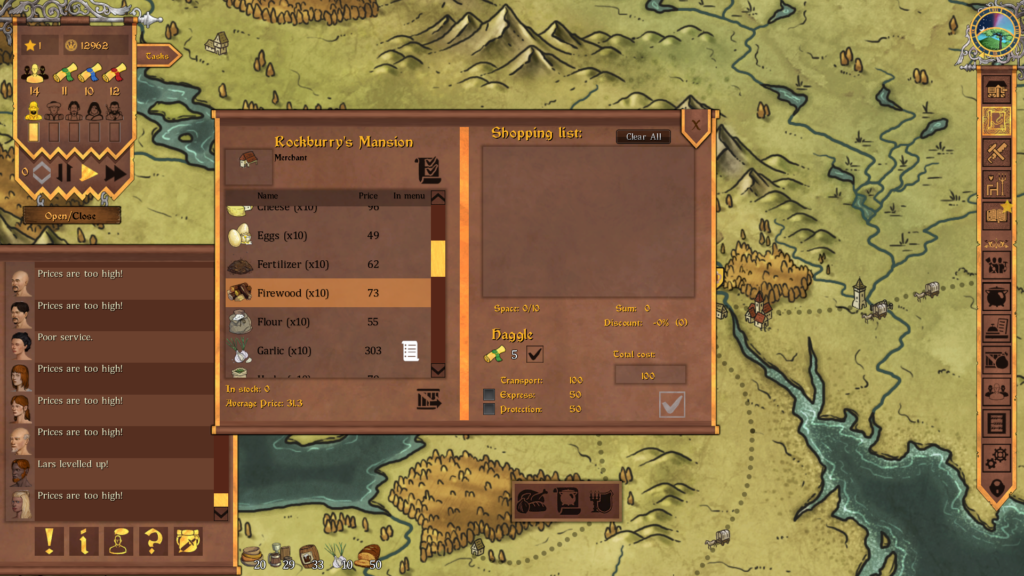The width and height of the screenshot is (1024, 576).
Task: Pick Fertilizer (x10) row
Action: 328,265
